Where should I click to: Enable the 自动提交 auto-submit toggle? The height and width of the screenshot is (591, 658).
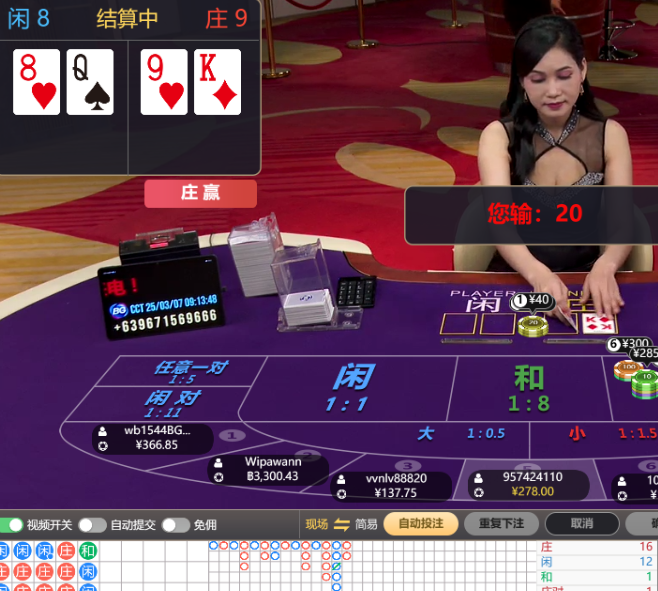click(92, 525)
